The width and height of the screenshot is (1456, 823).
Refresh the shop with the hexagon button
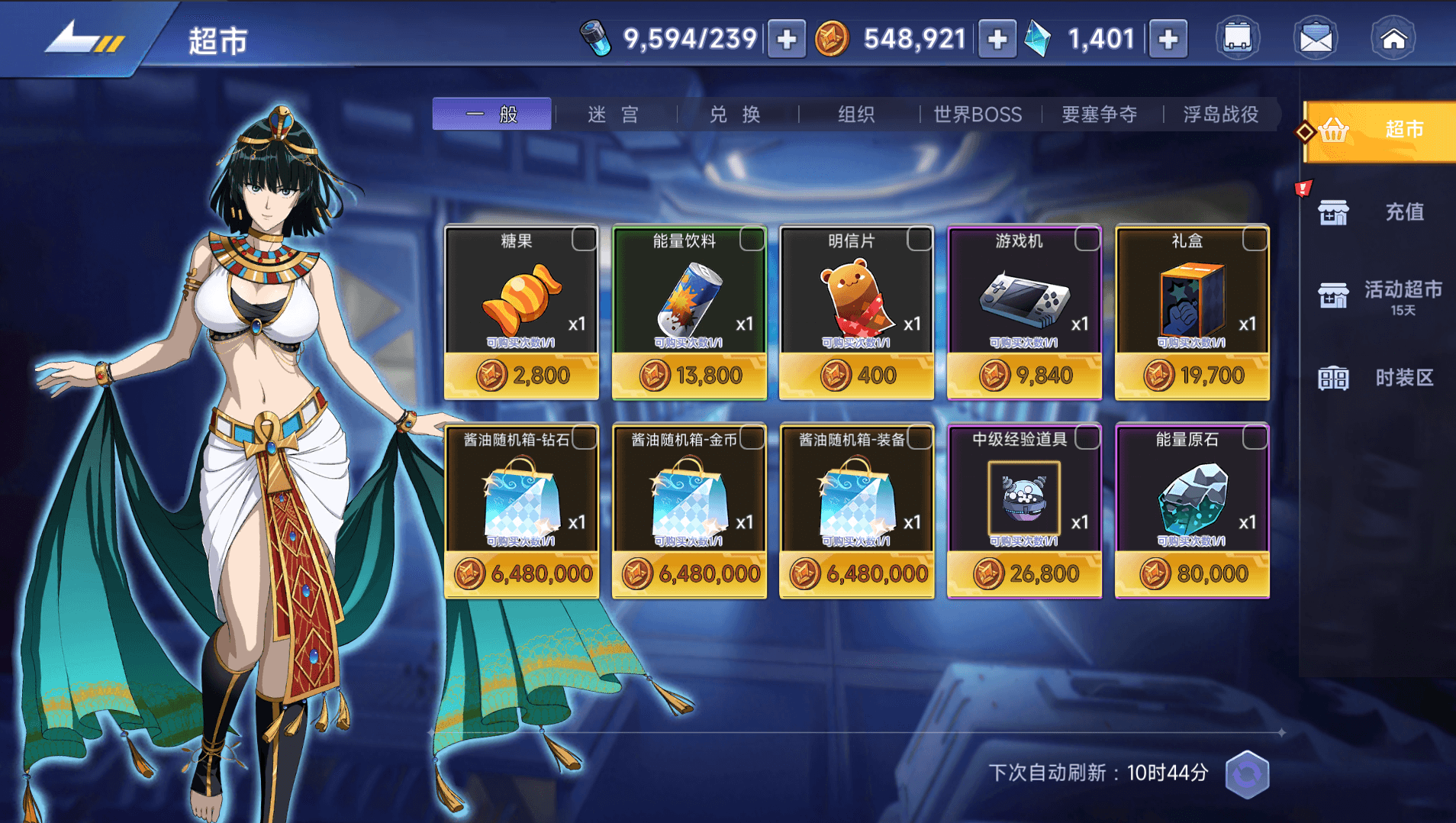tap(1247, 774)
